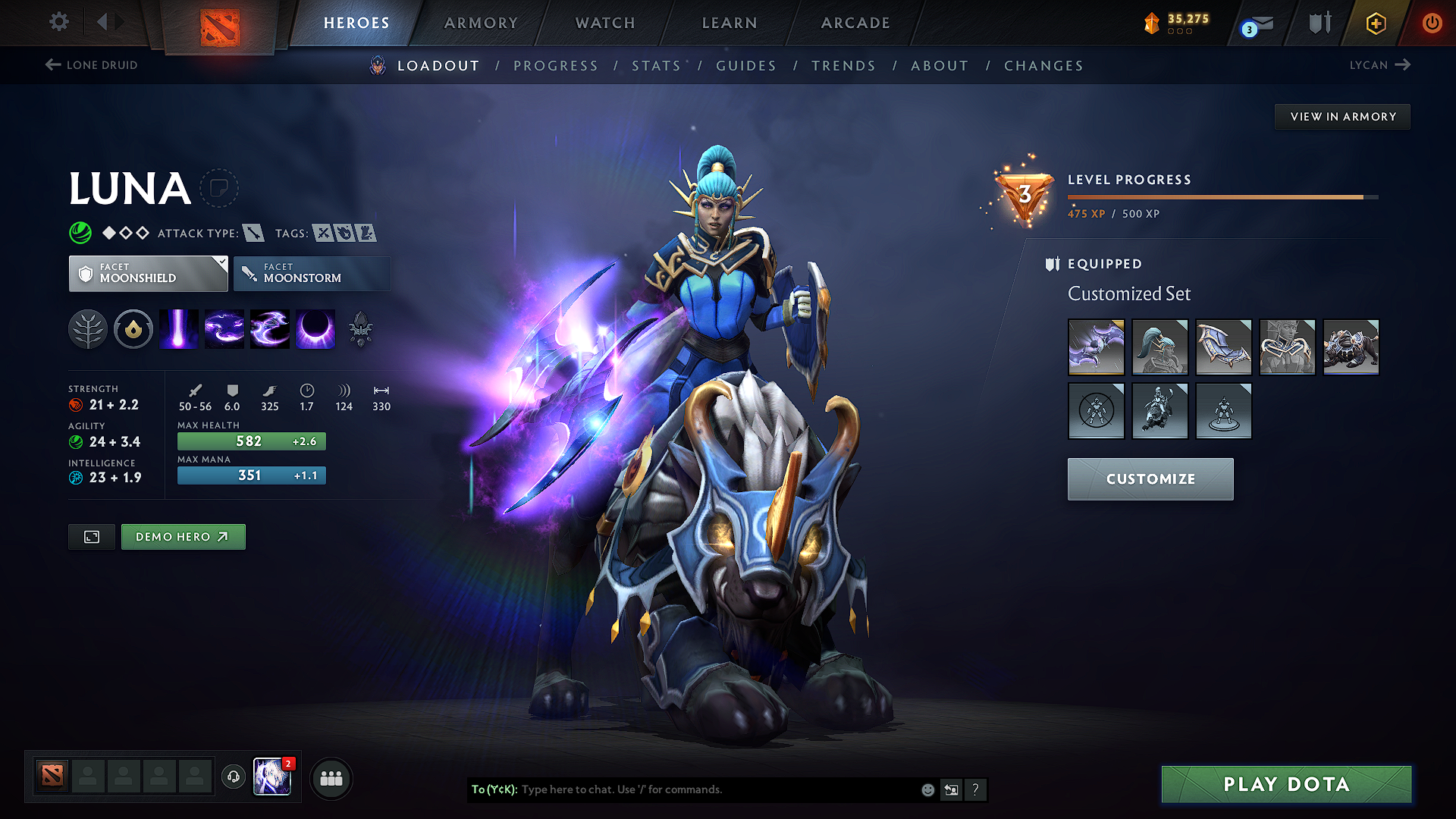The width and height of the screenshot is (1456, 819).
Task: Select the Lucent Beam ability icon
Action: point(179,328)
